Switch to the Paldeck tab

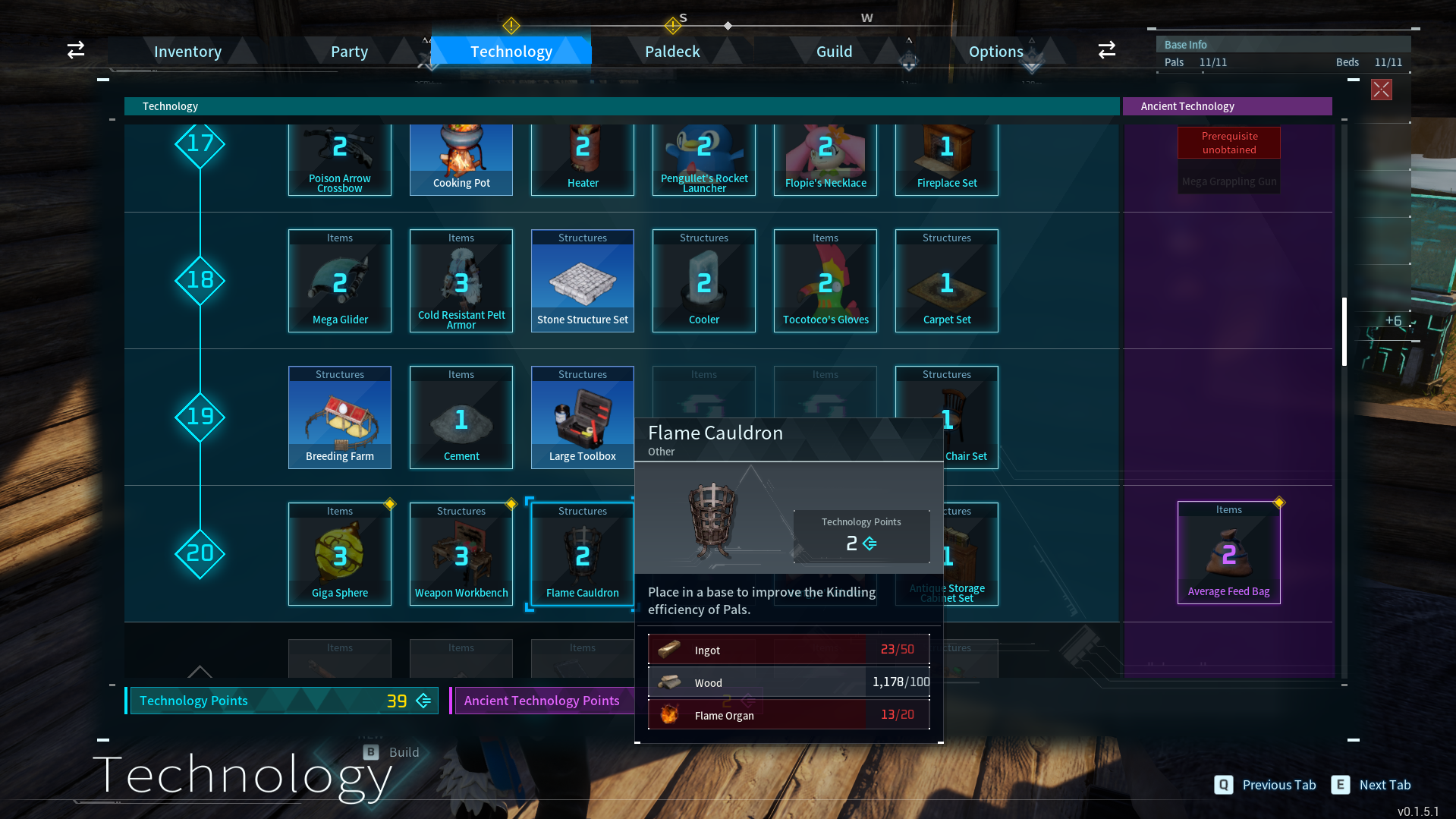671,51
